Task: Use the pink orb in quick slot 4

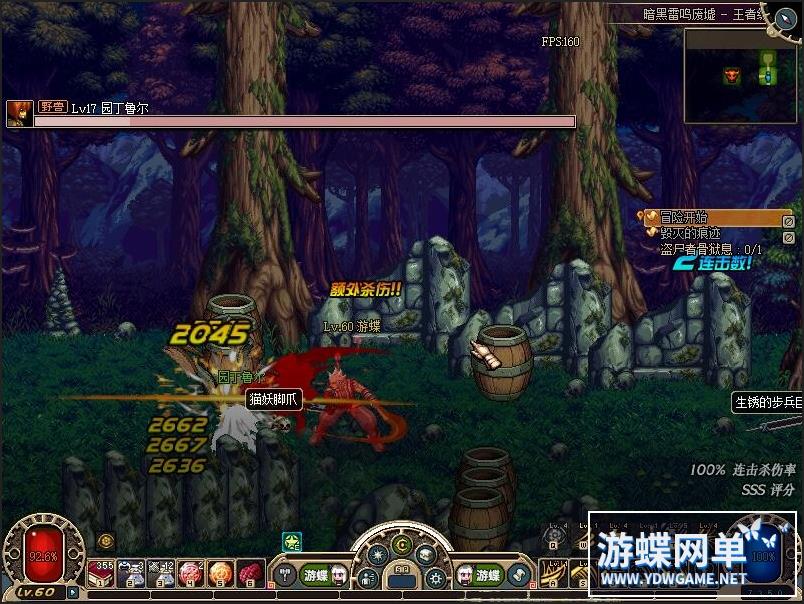Action: point(191,573)
